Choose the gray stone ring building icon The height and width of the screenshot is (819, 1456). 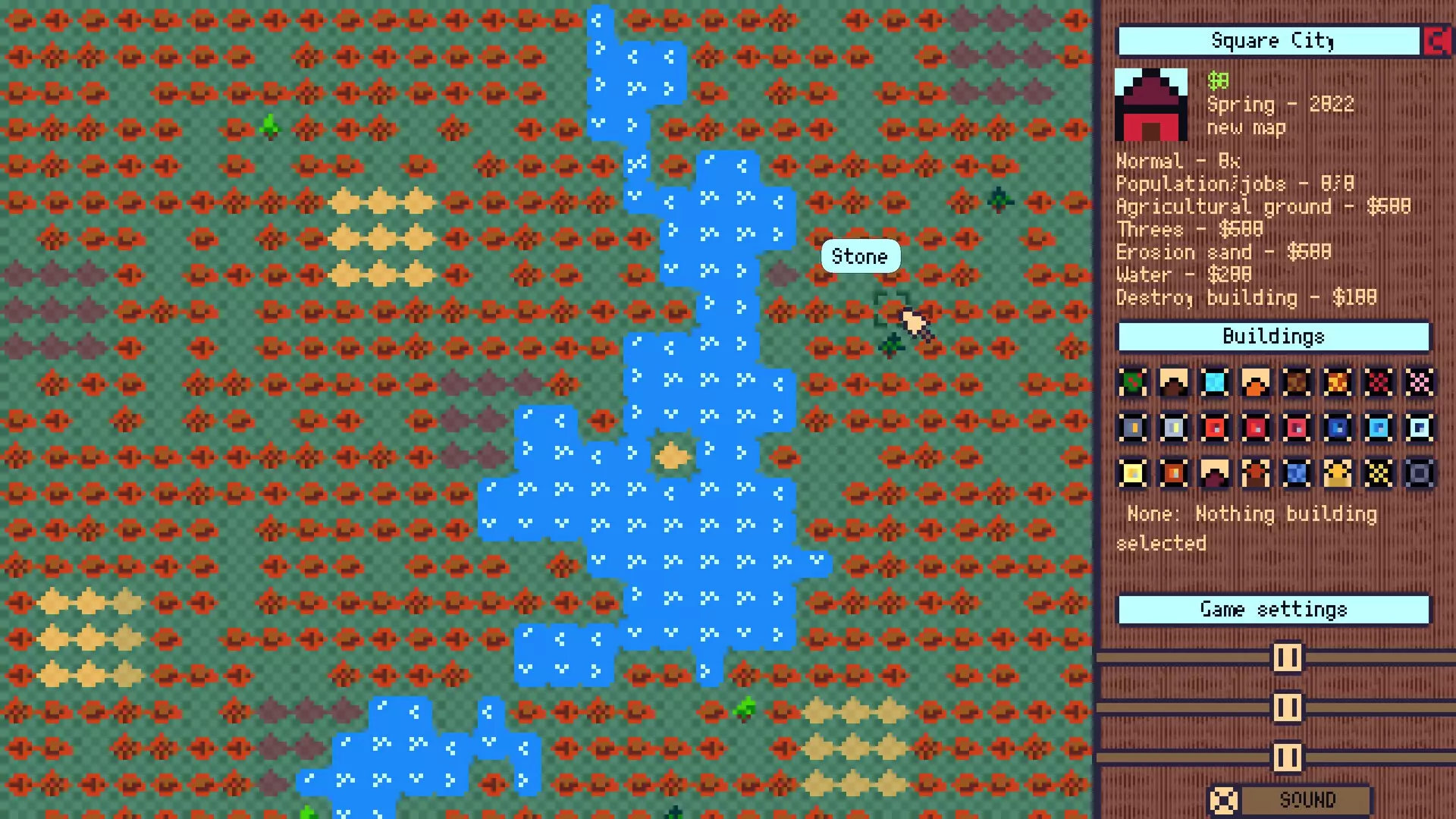point(1419,472)
